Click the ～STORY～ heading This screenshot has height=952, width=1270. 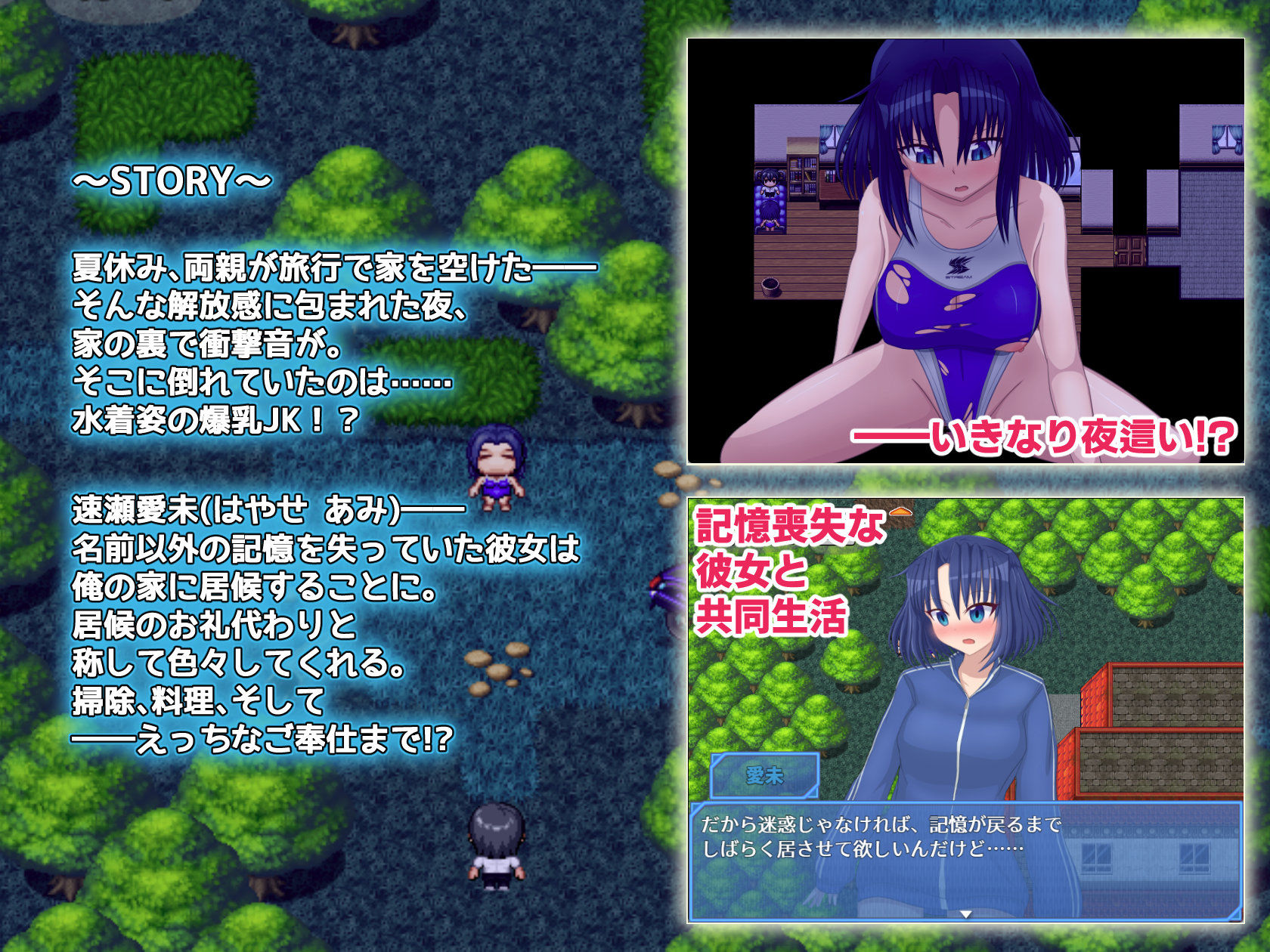(170, 181)
